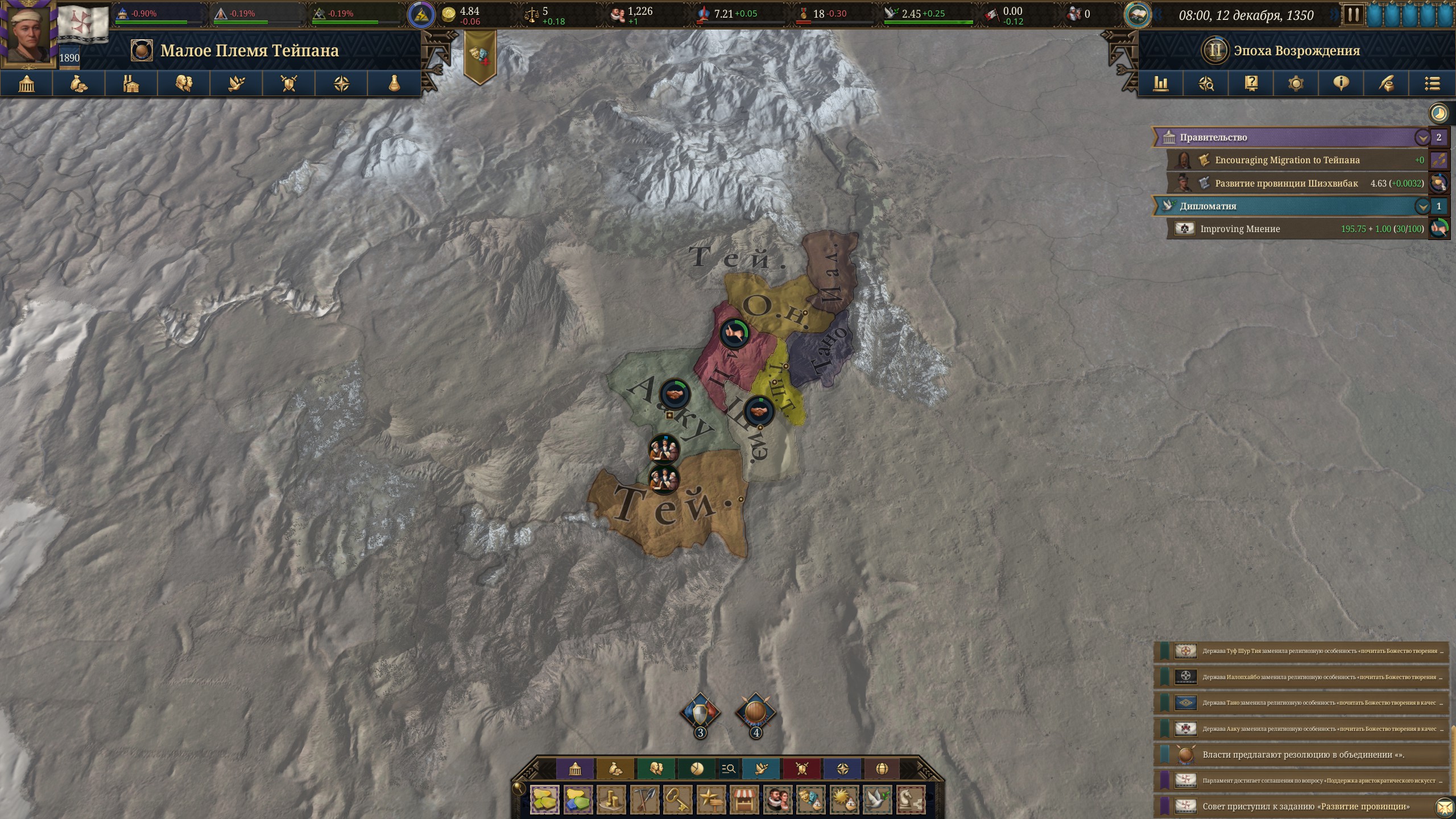Open the help book with question mark
This screenshot has height=819, width=1456.
click(1251, 84)
